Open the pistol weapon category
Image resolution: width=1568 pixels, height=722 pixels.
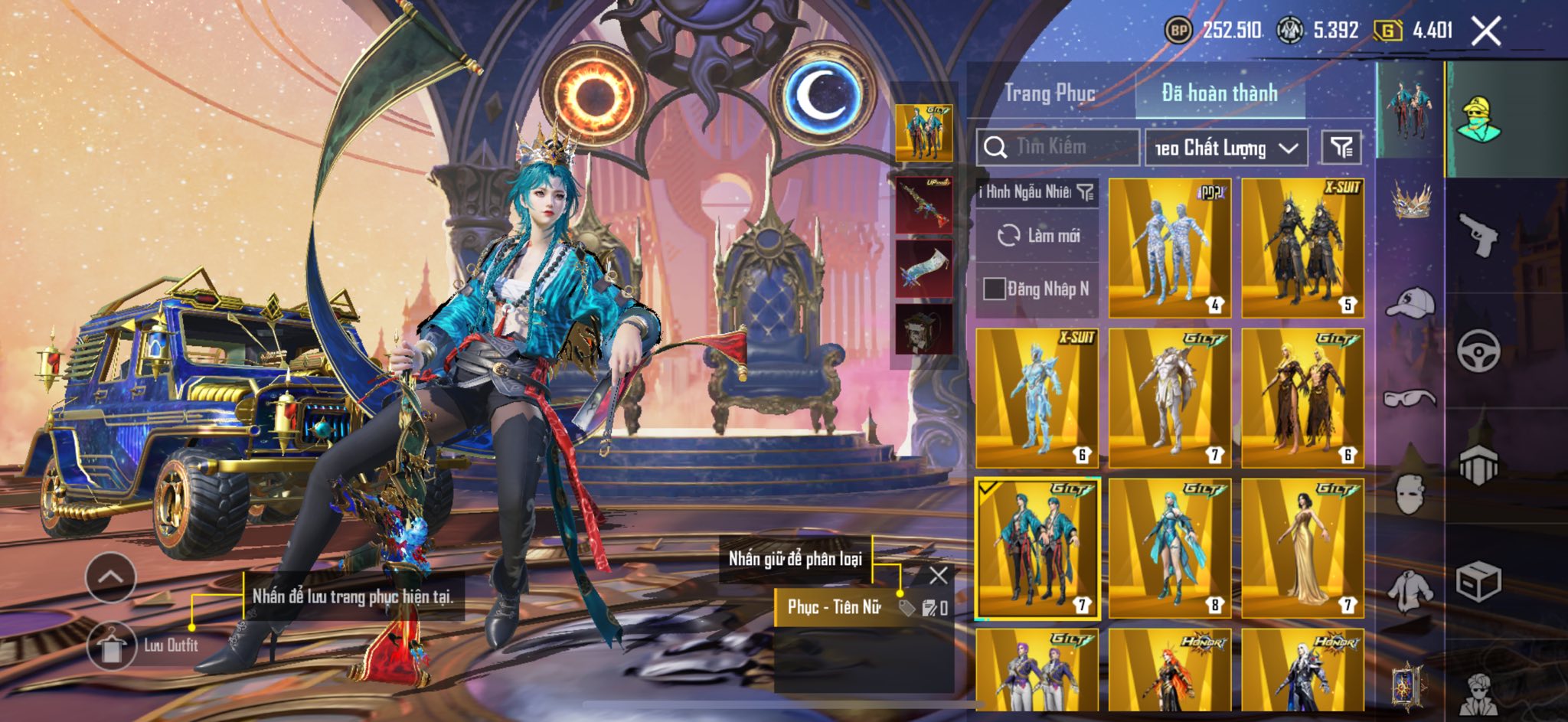click(x=1478, y=234)
